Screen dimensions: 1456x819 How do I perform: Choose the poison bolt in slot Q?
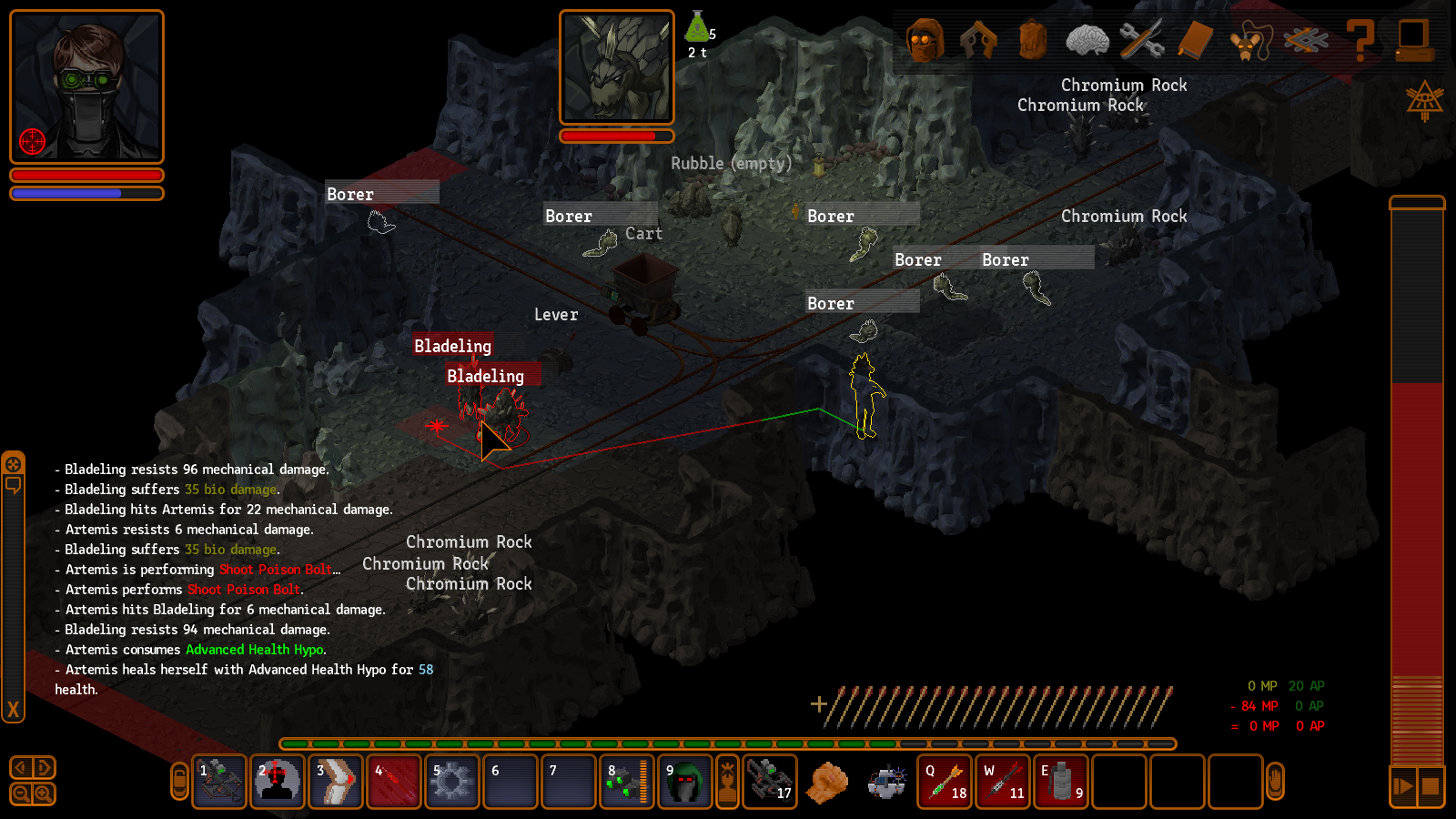[945, 782]
